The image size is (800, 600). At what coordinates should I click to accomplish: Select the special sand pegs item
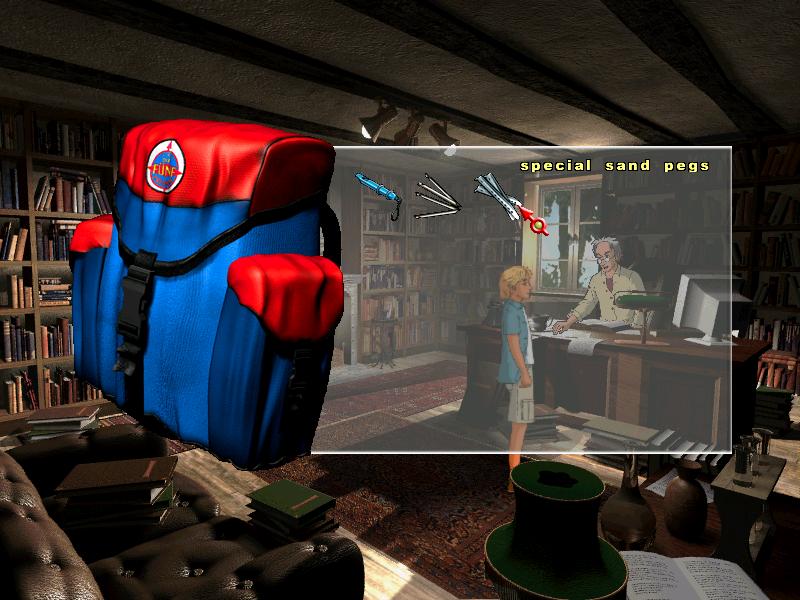[498, 194]
